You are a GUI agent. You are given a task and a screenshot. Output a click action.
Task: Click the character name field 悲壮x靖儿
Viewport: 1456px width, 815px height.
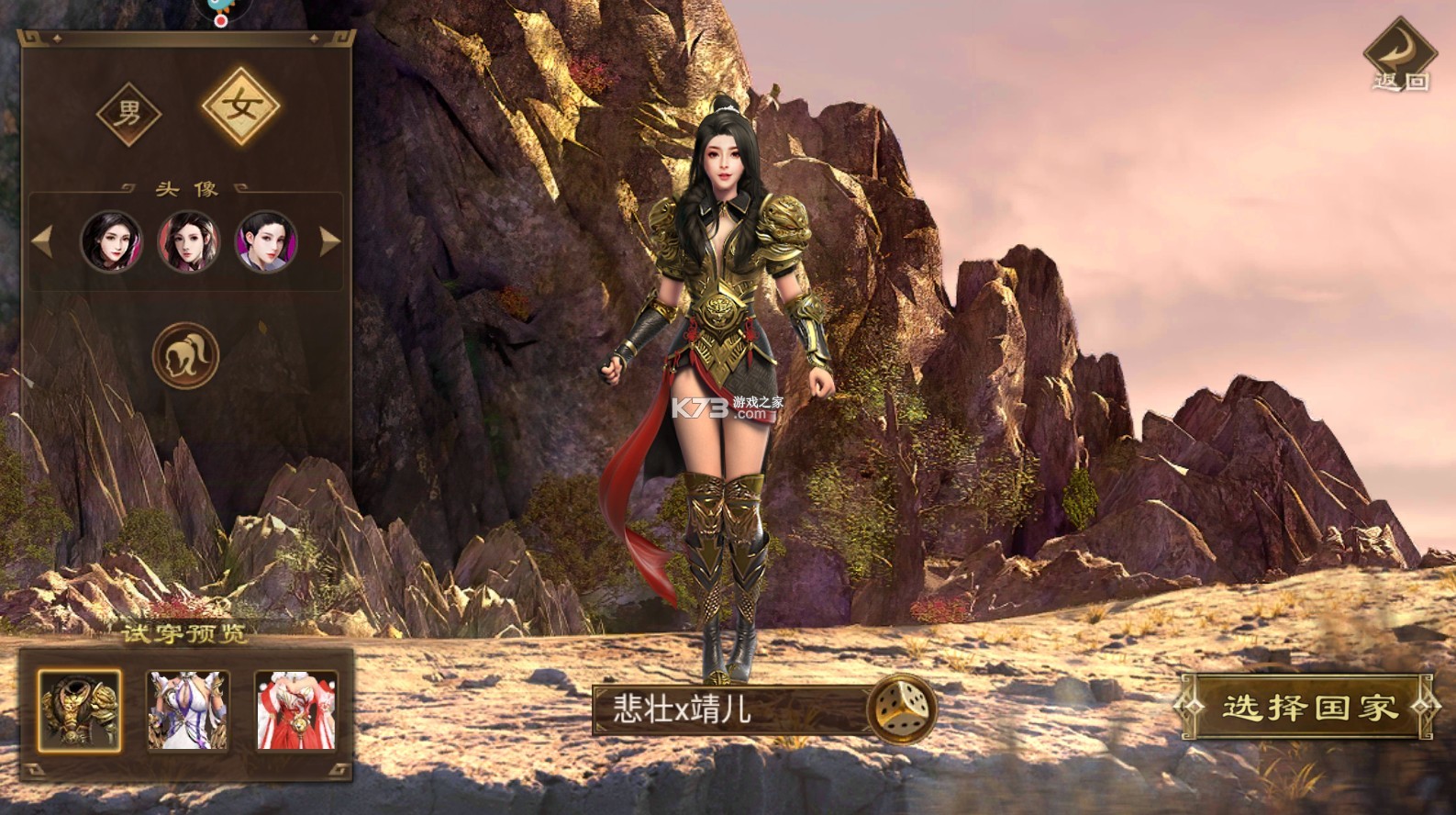click(x=729, y=709)
